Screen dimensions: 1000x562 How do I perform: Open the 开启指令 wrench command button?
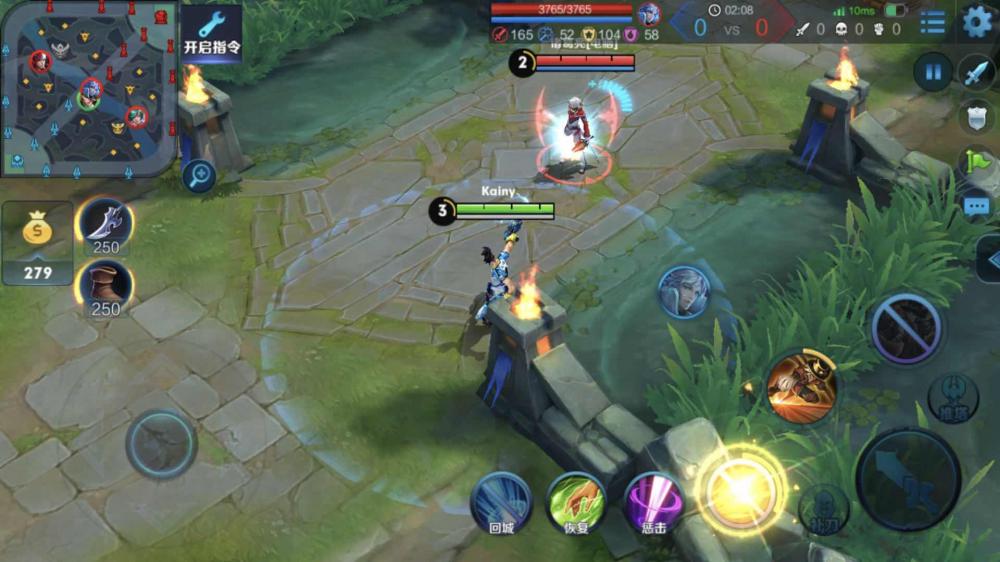tap(211, 33)
